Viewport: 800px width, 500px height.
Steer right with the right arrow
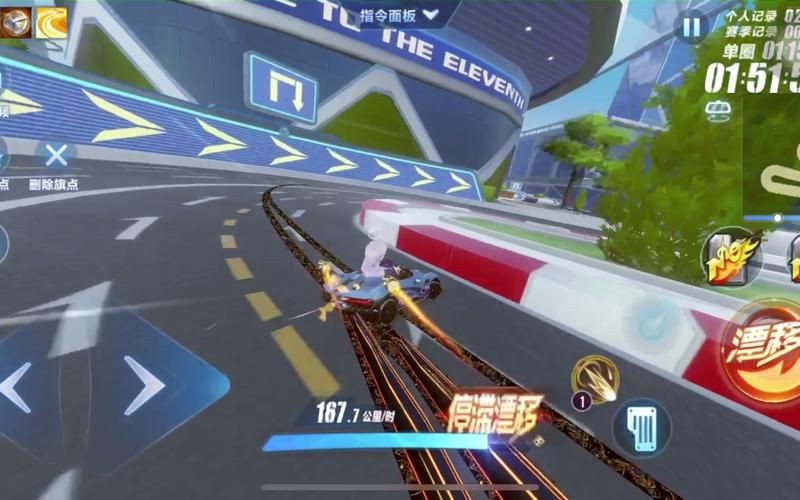[142, 385]
